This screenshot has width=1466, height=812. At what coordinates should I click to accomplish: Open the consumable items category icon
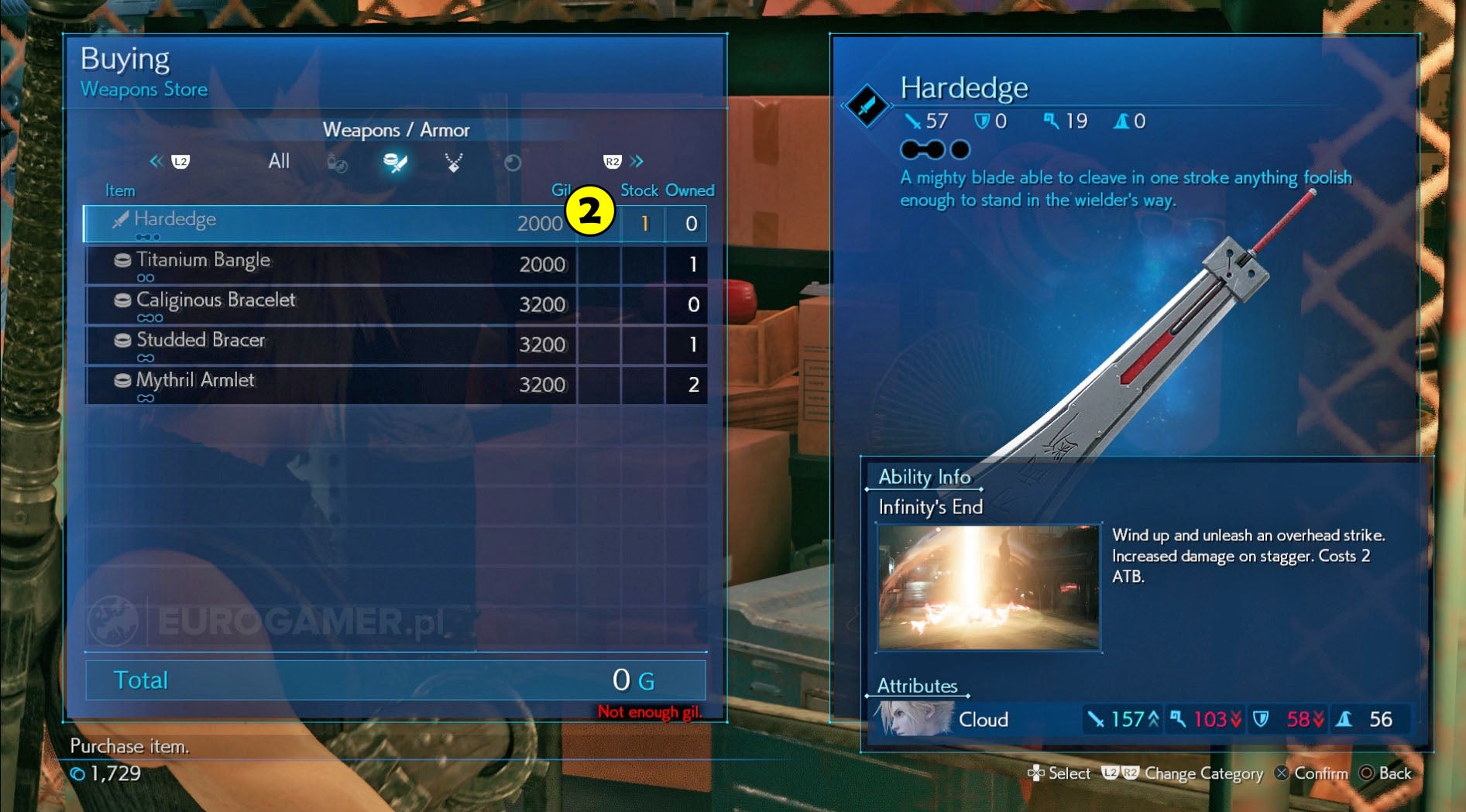click(x=337, y=163)
